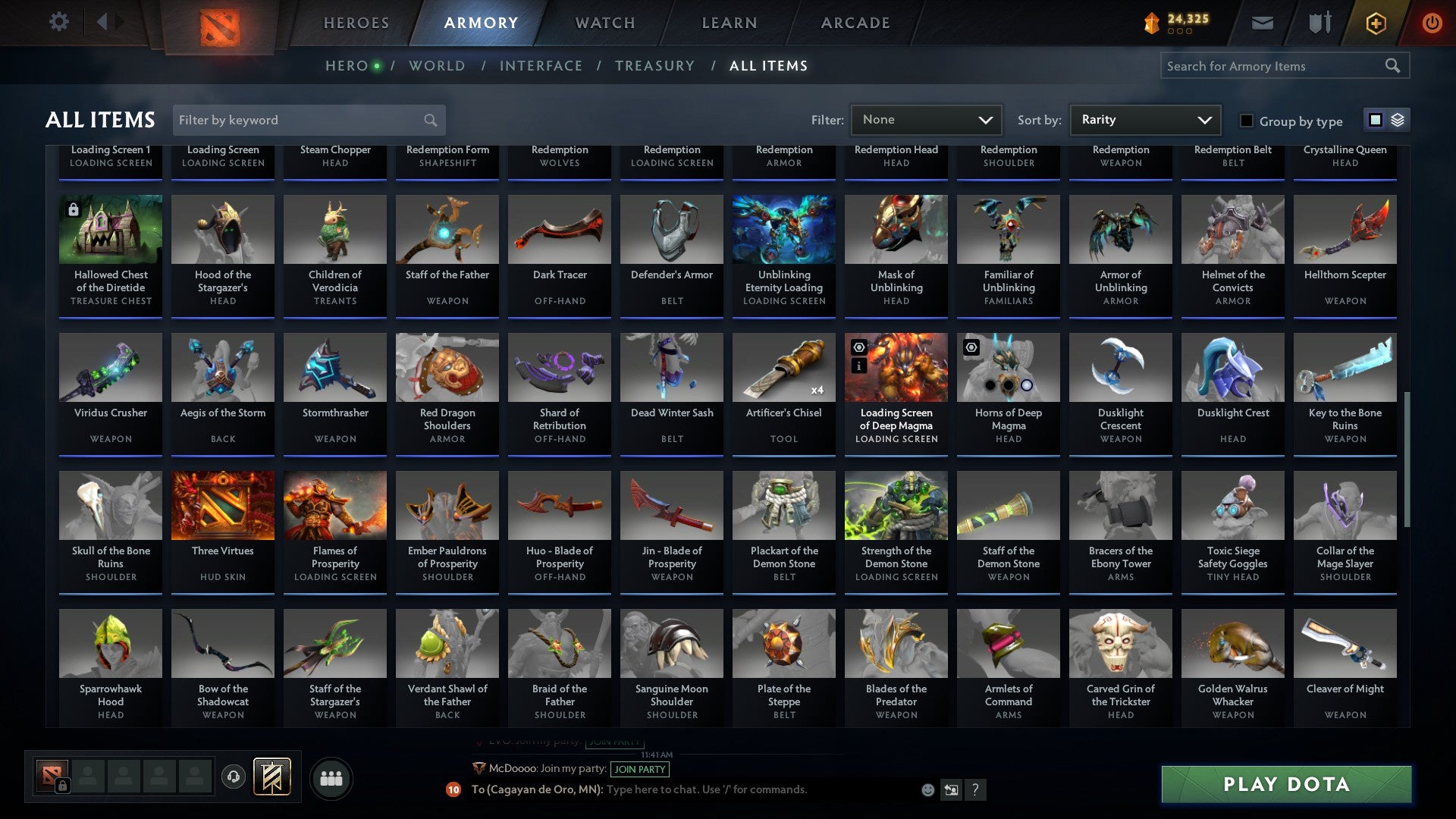Viewport: 1456px width, 819px height.
Task: Enable the Group by type checkbox
Action: pyautogui.click(x=1246, y=121)
